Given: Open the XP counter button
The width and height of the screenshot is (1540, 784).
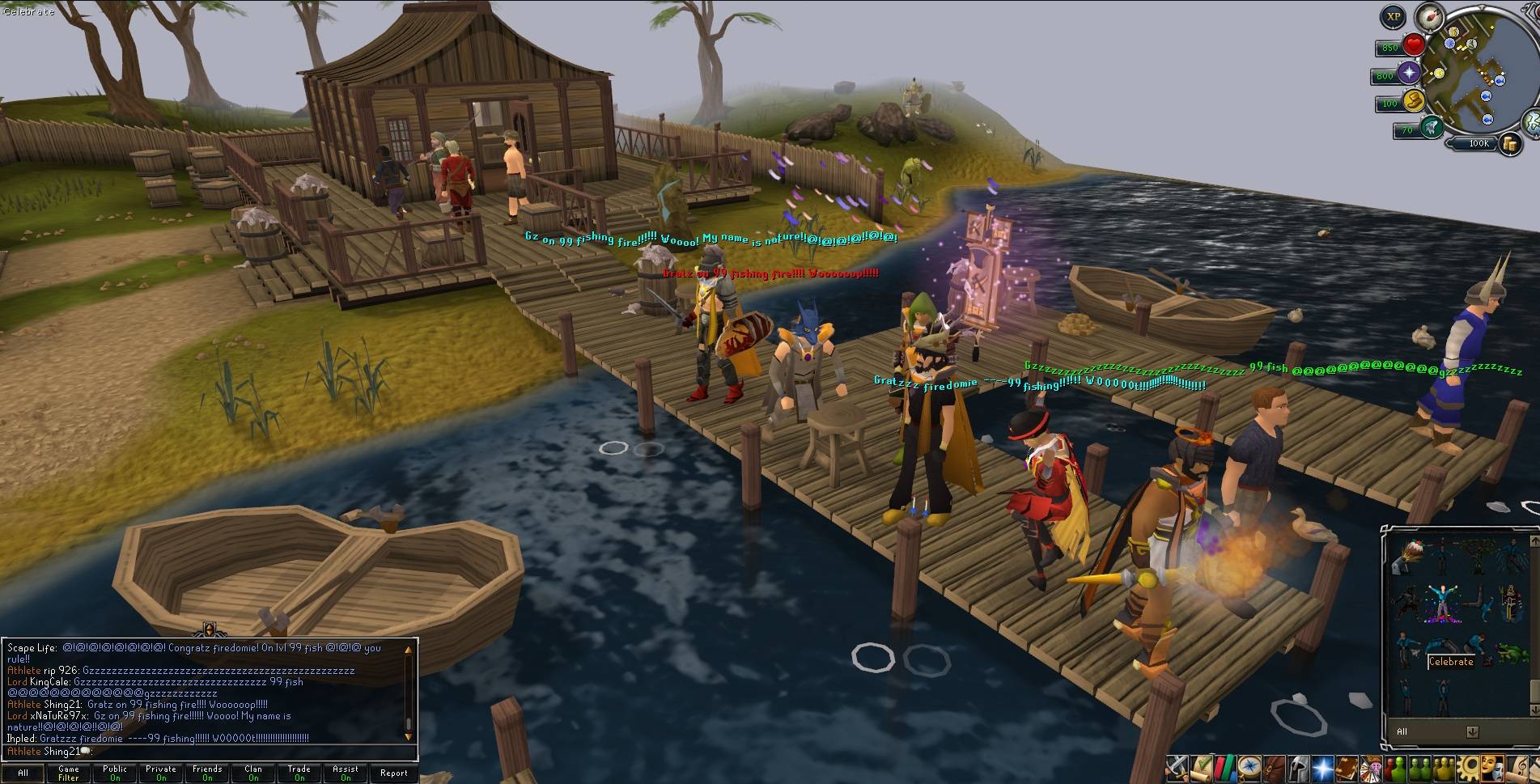Looking at the screenshot, I should 1393,16.
